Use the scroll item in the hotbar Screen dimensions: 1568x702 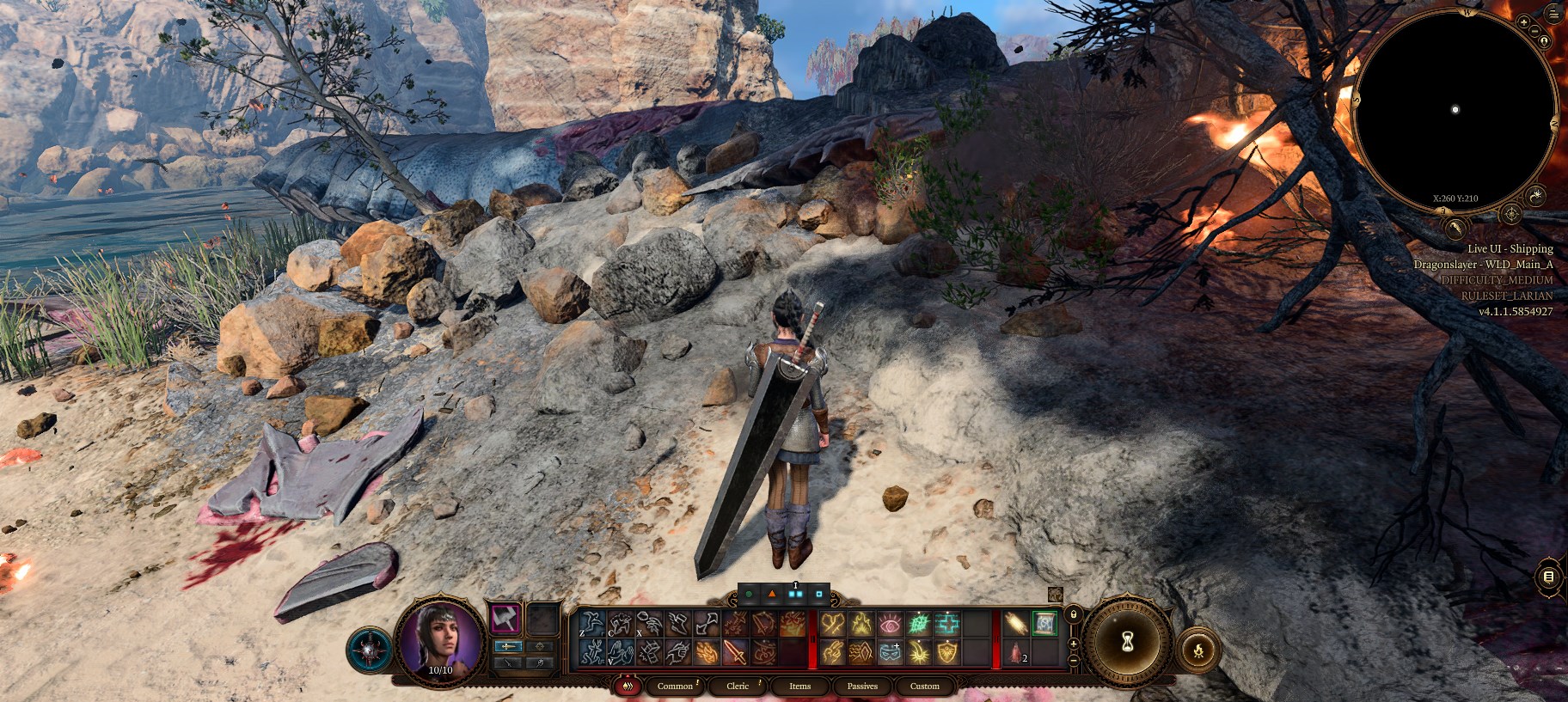pyautogui.click(x=1044, y=624)
